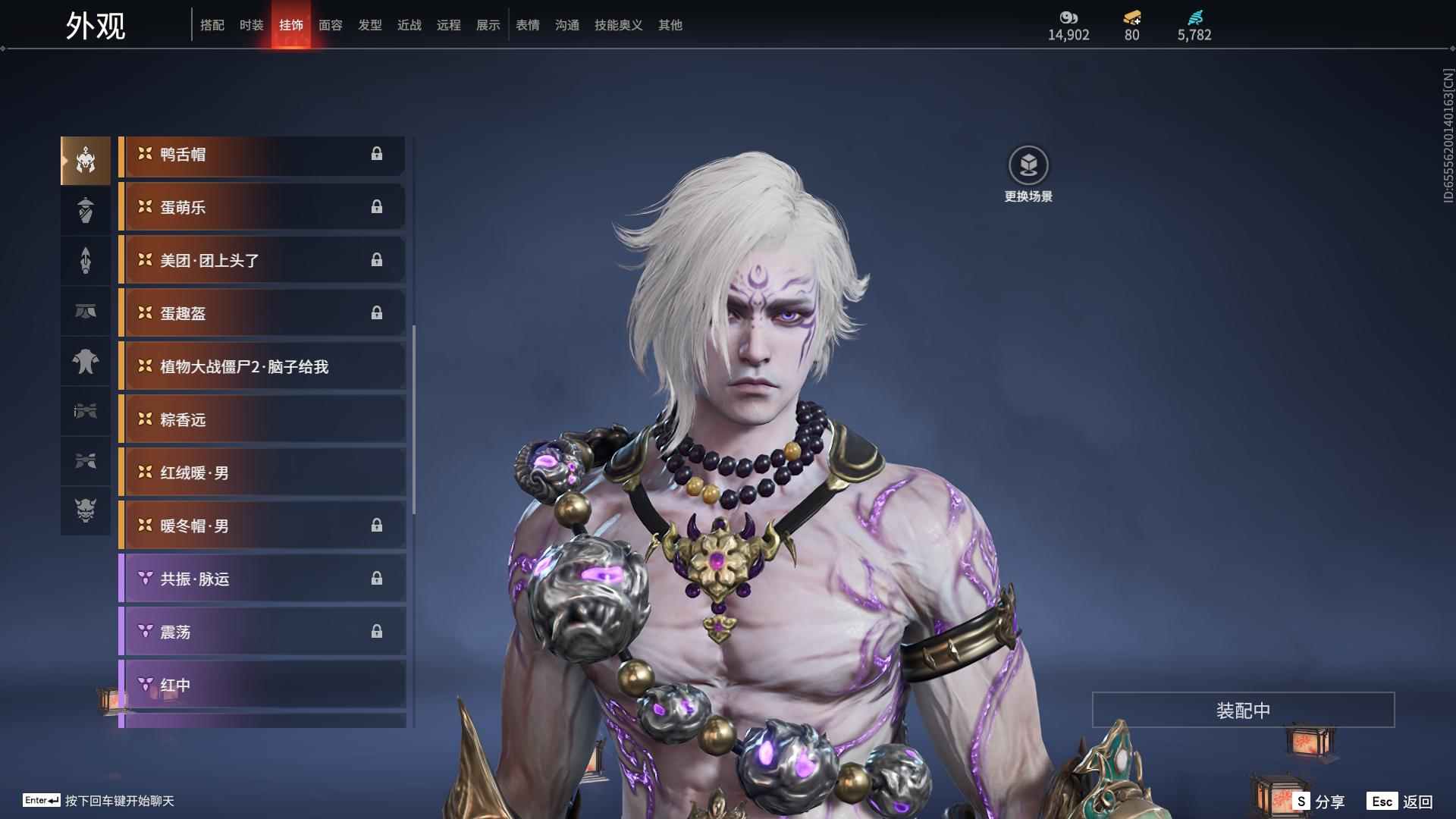Open the 搭配 tab
Image resolution: width=1456 pixels, height=819 pixels.
point(212,25)
